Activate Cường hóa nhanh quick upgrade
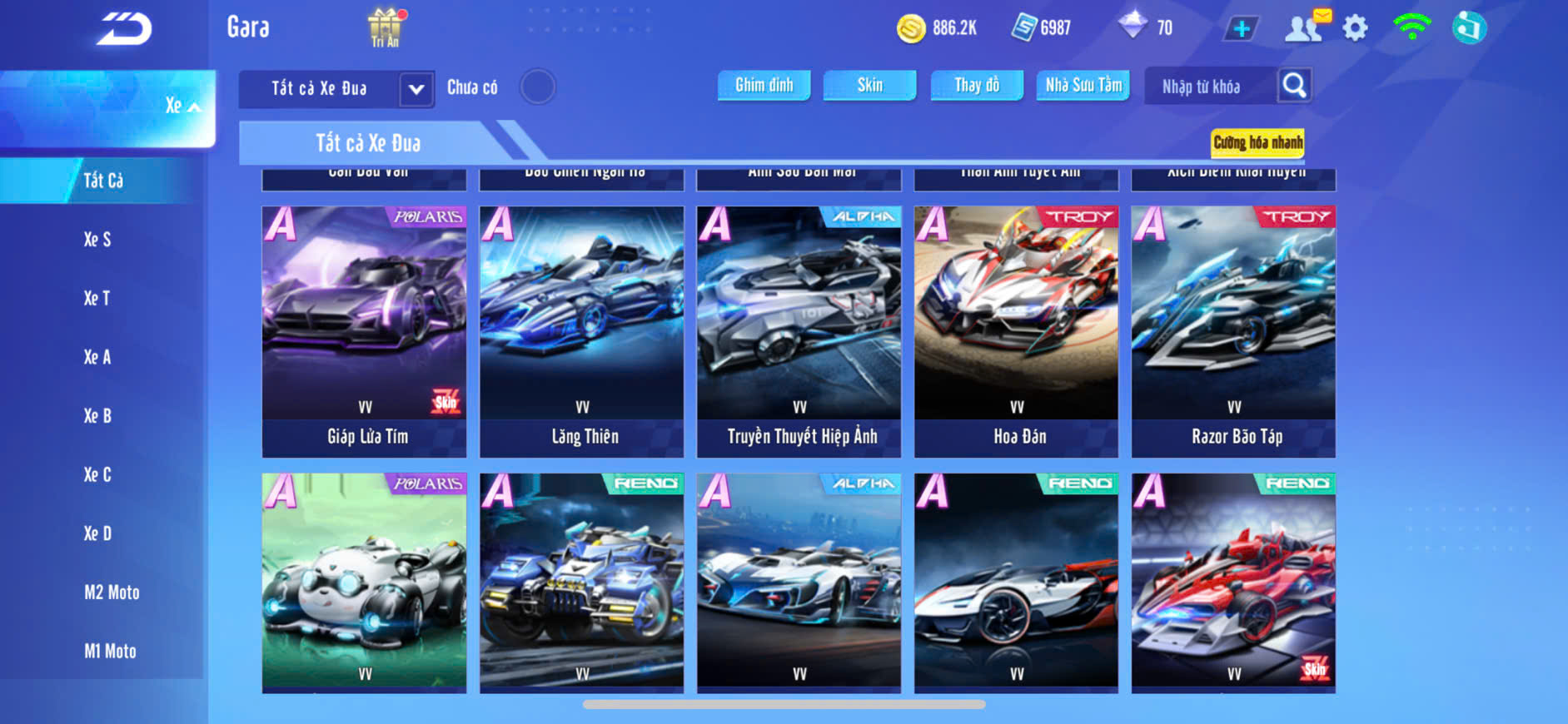This screenshot has height=724, width=1568. tap(1257, 142)
